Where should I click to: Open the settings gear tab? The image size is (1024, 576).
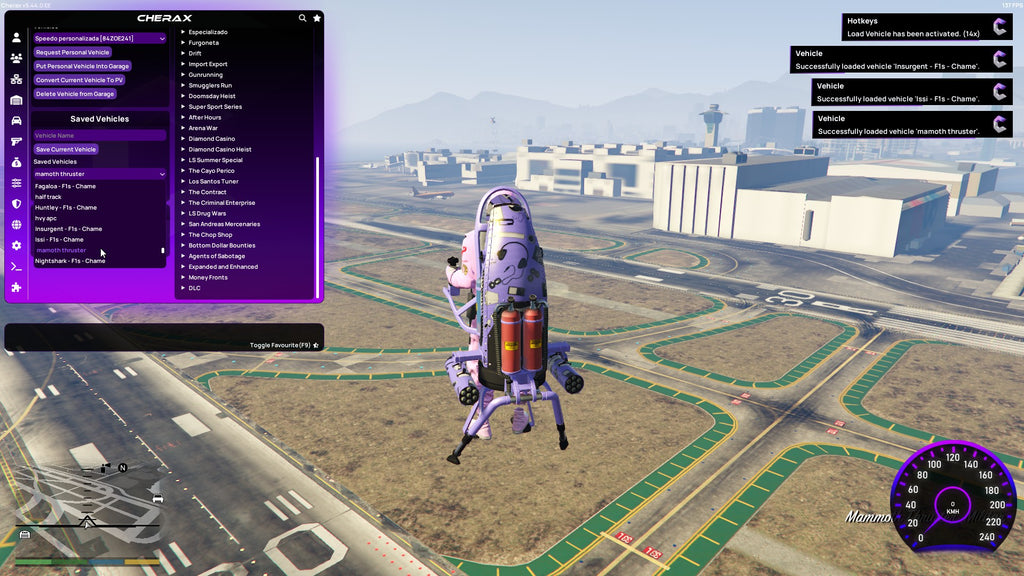coord(16,245)
